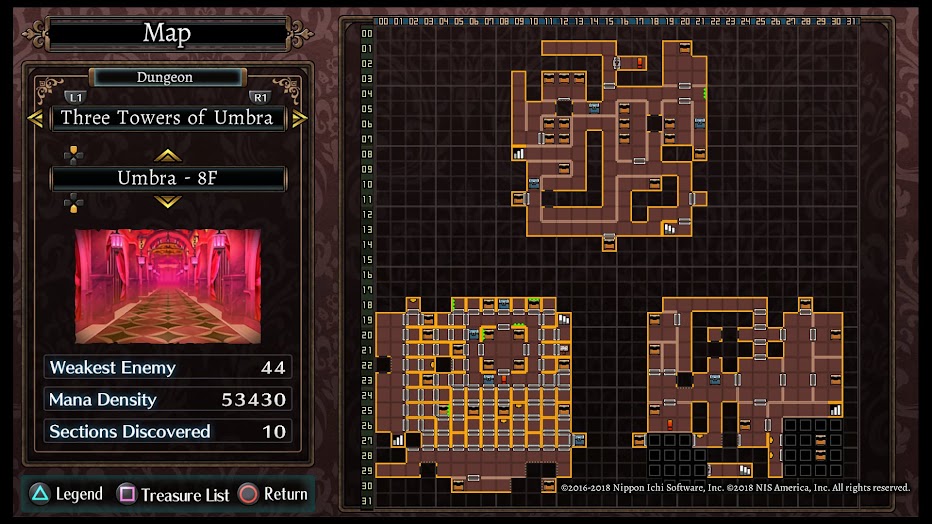The height and width of the screenshot is (524, 932).
Task: Open the Legend
Action: [66, 494]
